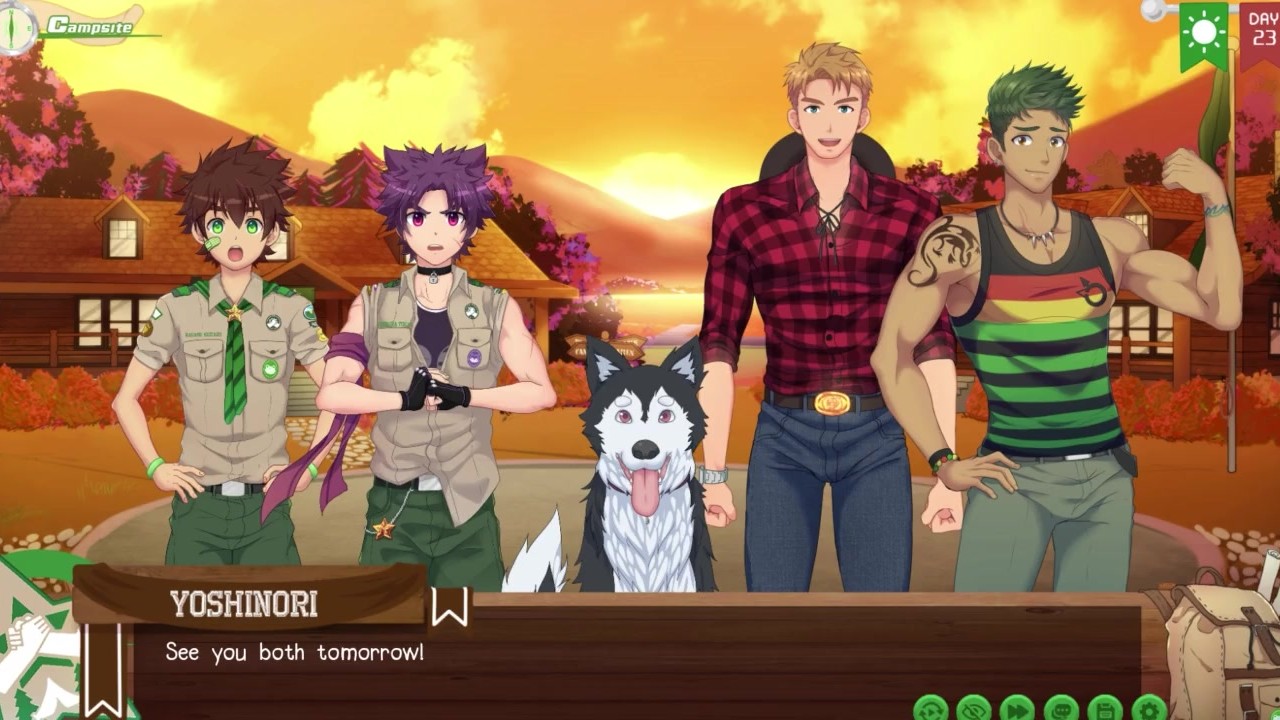Viewport: 1280px width, 720px height.
Task: Open settings with the gear icon
Action: coord(1149,709)
